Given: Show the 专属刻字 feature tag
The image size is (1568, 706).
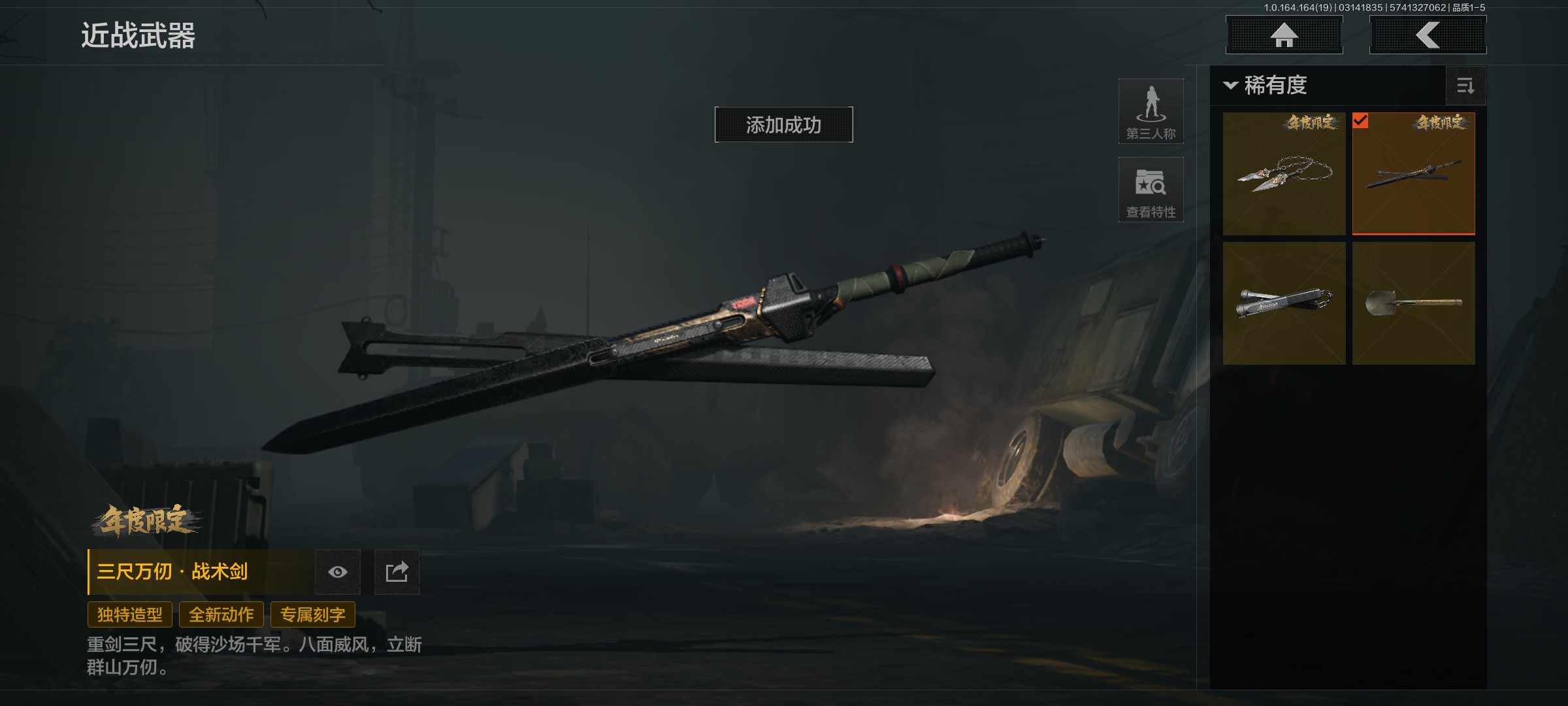Looking at the screenshot, I should (x=312, y=614).
